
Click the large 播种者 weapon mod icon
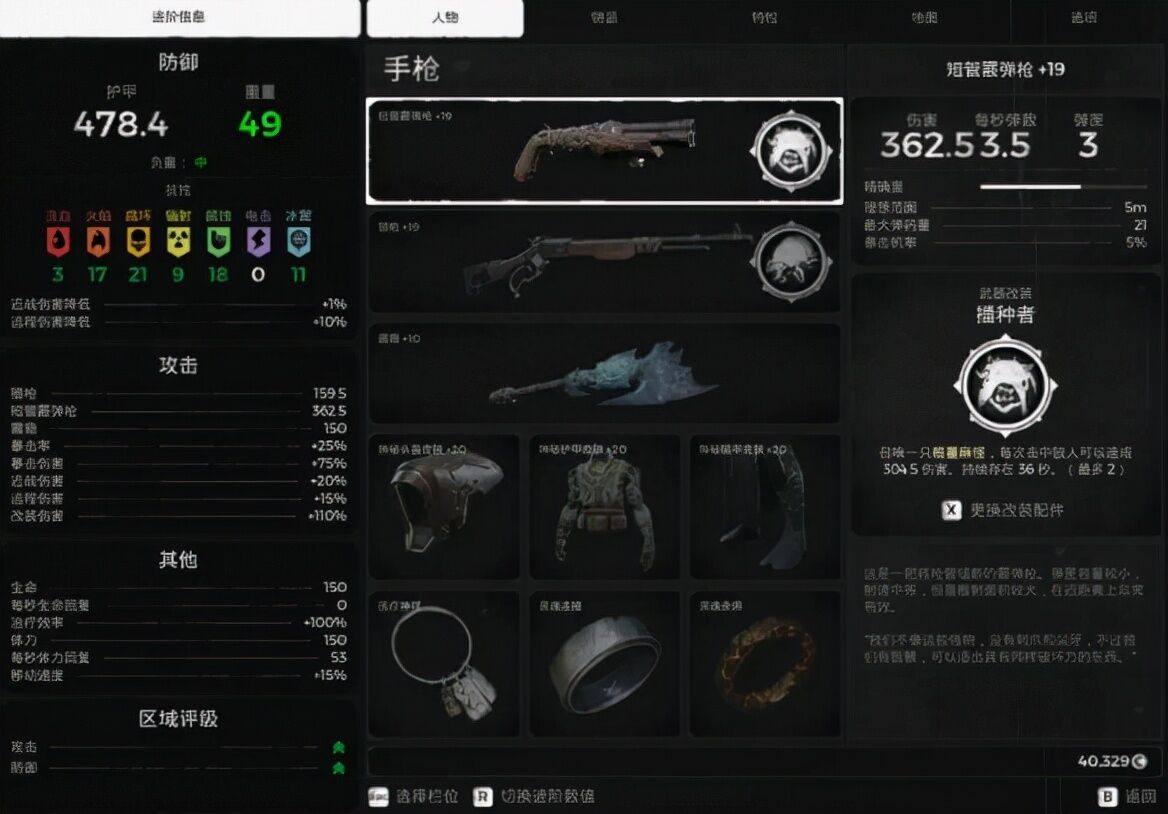1003,383
